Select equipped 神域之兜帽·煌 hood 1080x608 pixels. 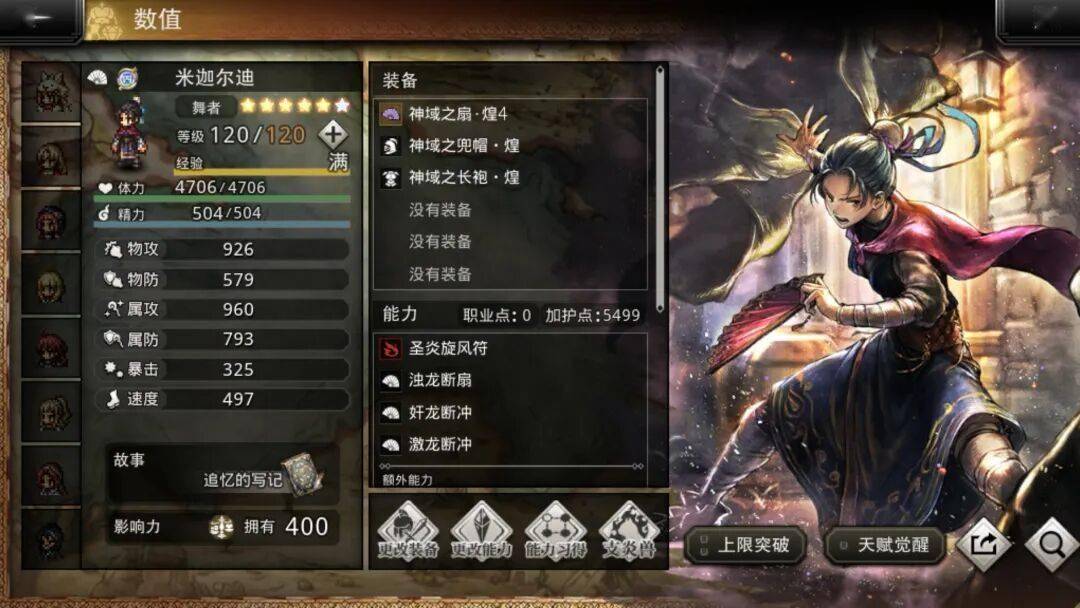pos(510,146)
